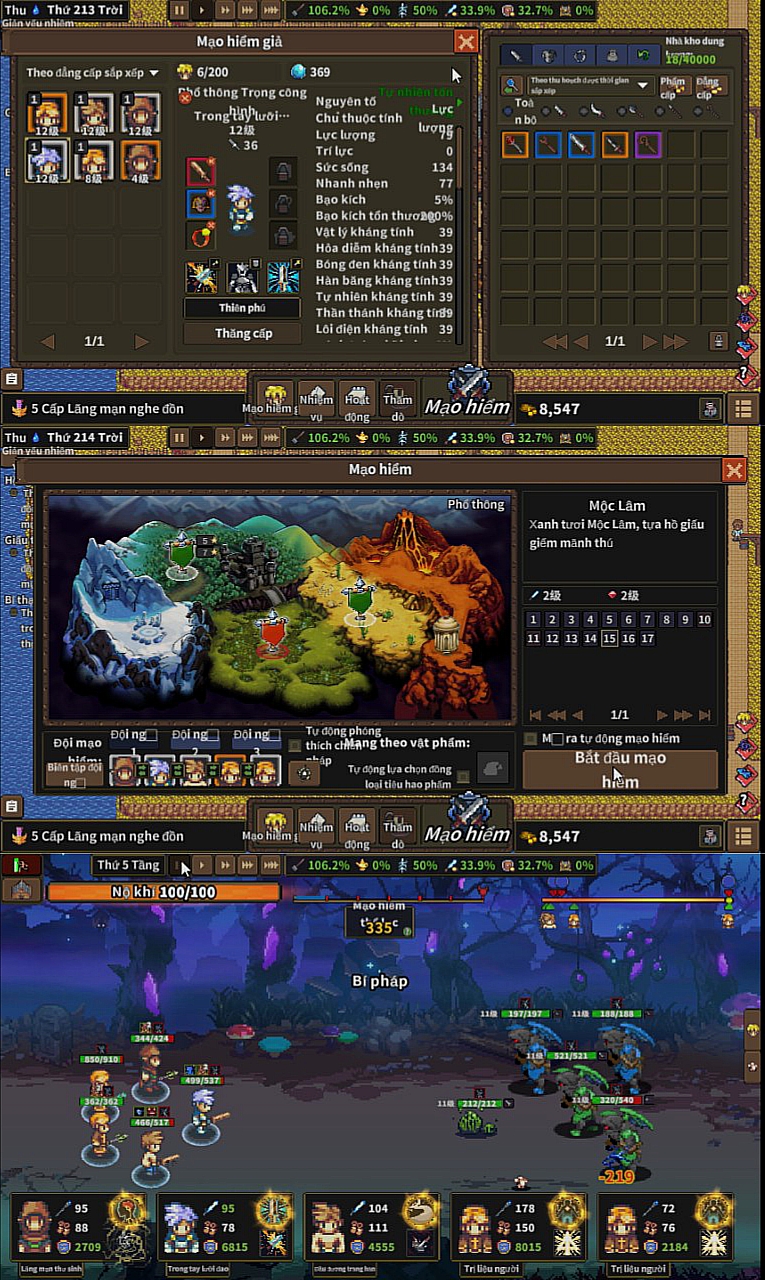This screenshot has height=1280, width=765.
Task: Choose stage 17 in the stage grid
Action: coord(647,638)
